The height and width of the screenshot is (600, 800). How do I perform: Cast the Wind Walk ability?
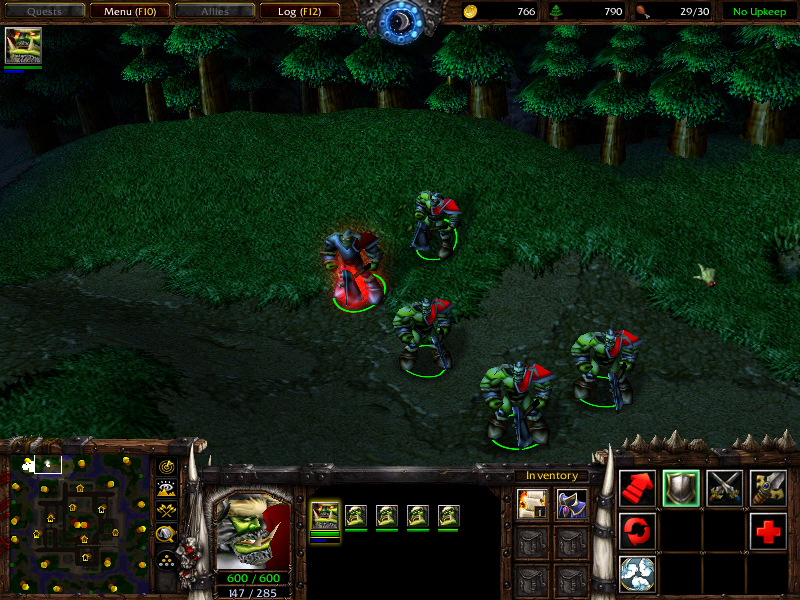coord(638,574)
